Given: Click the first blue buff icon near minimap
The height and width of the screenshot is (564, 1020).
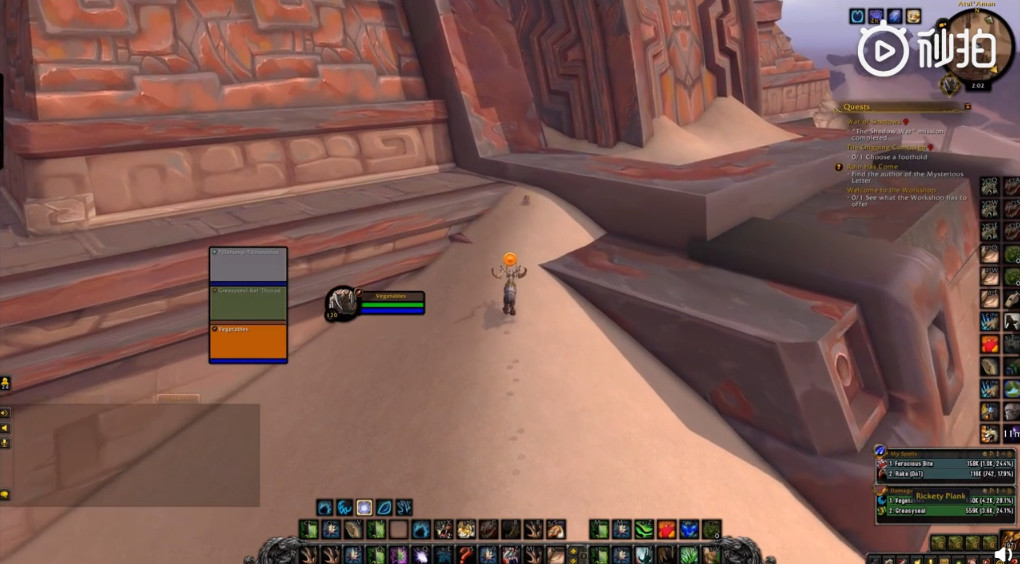Looking at the screenshot, I should pyautogui.click(x=858, y=16).
